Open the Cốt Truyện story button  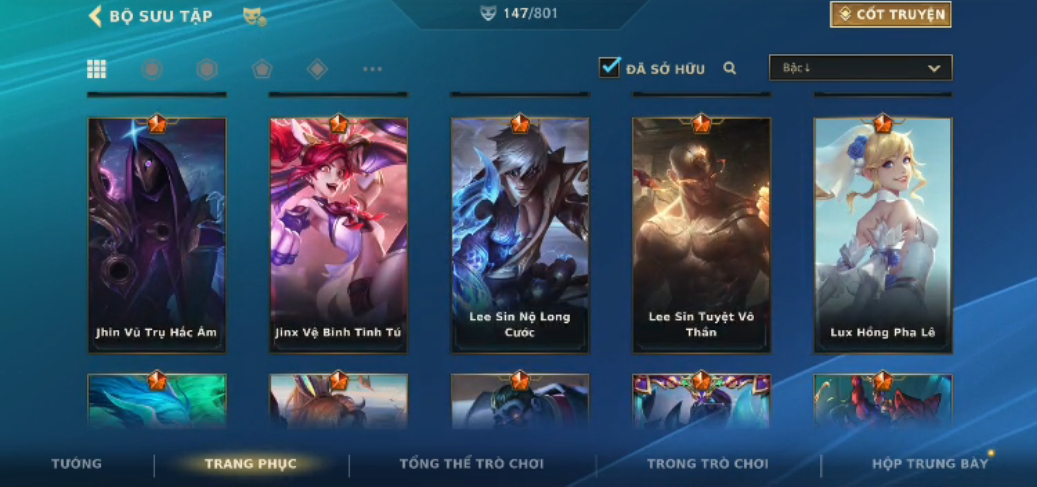click(890, 15)
